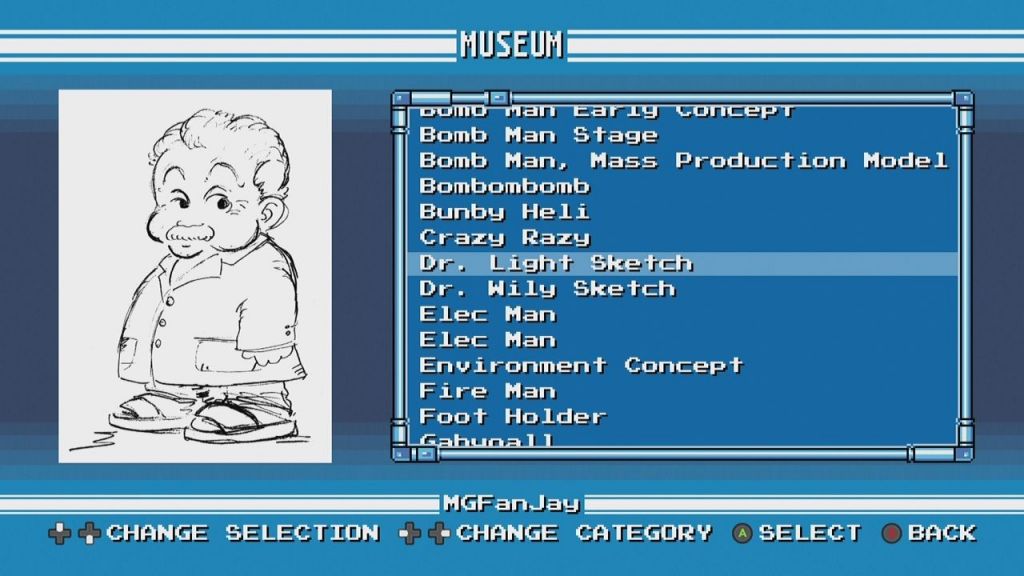Screen dimensions: 1024x576
Task: Open Bomb Man, Mass Production Model entry
Action: pyautogui.click(x=682, y=161)
